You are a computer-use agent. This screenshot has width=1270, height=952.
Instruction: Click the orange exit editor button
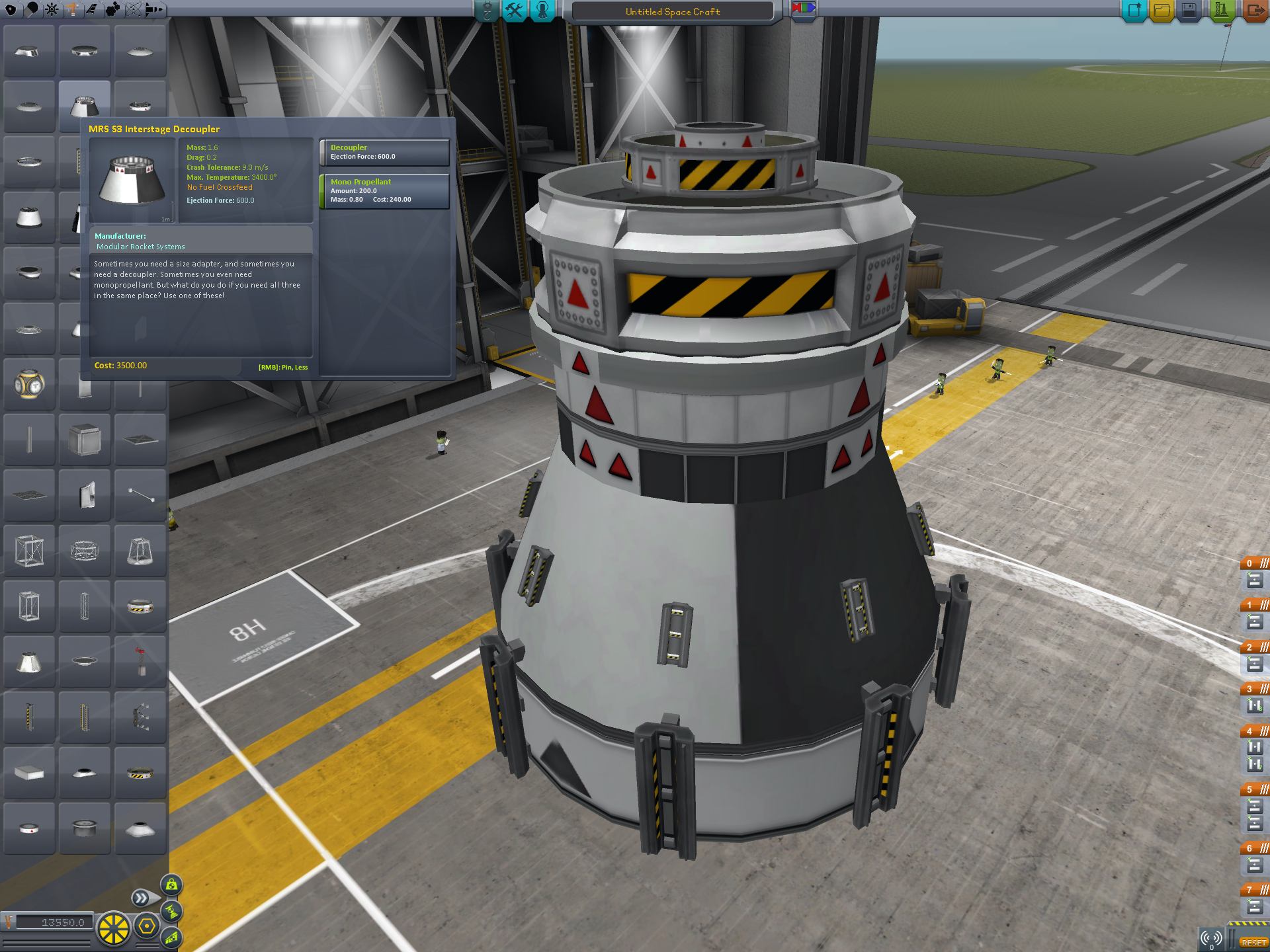[x=1254, y=11]
